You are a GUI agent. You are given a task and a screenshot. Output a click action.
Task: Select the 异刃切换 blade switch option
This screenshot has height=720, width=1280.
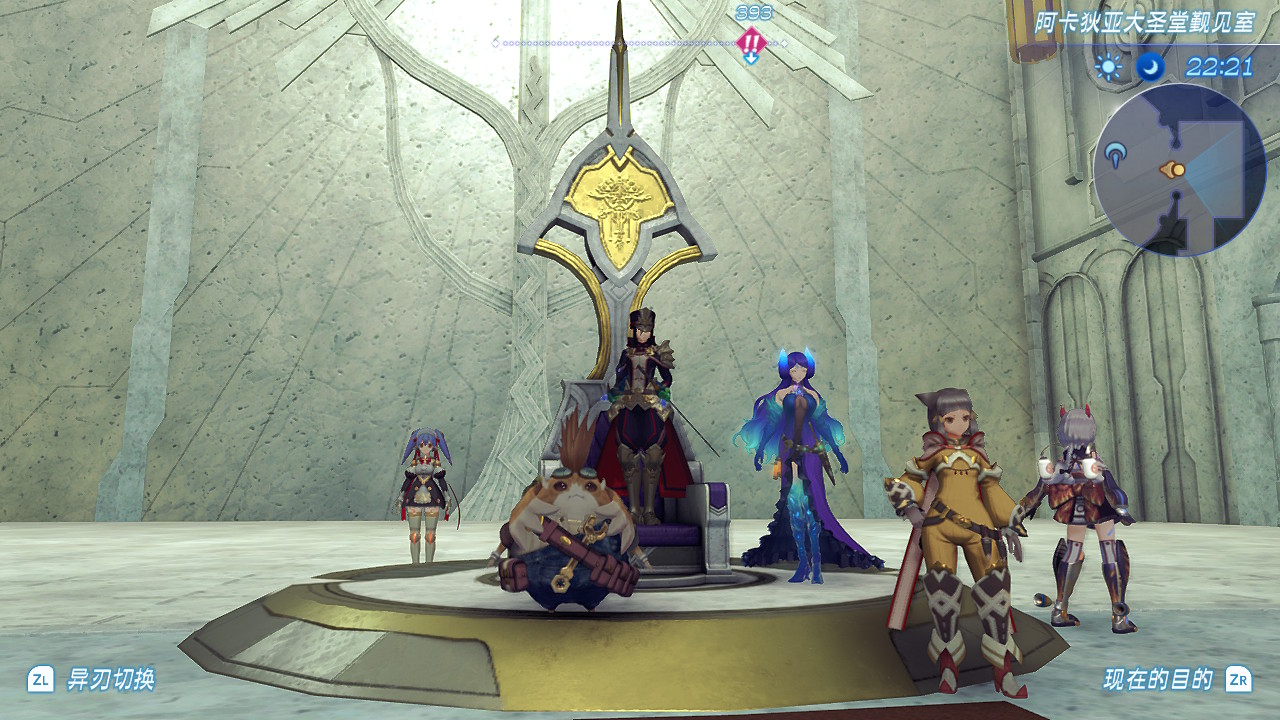point(110,680)
